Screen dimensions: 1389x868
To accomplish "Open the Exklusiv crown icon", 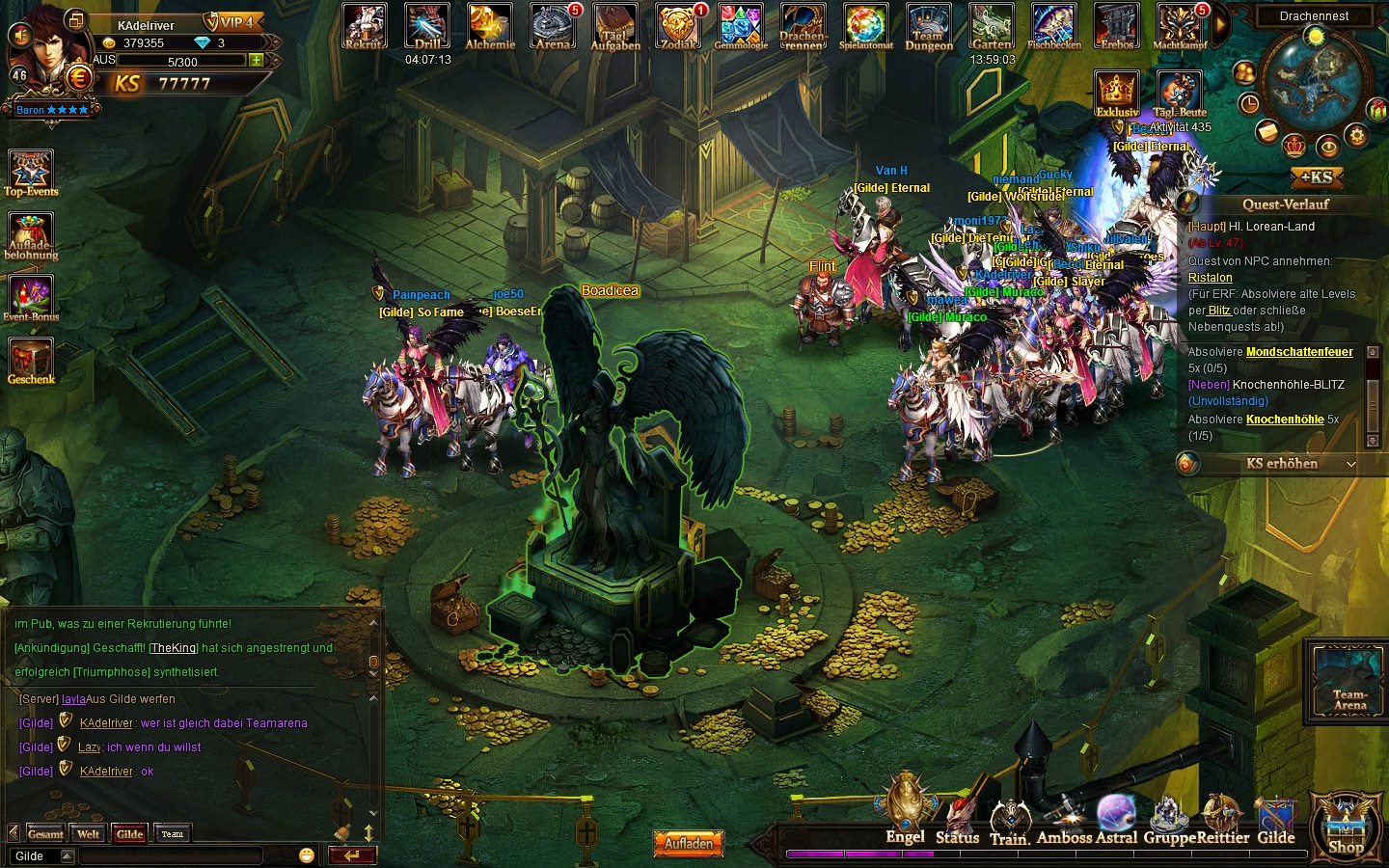I will pos(1117,93).
